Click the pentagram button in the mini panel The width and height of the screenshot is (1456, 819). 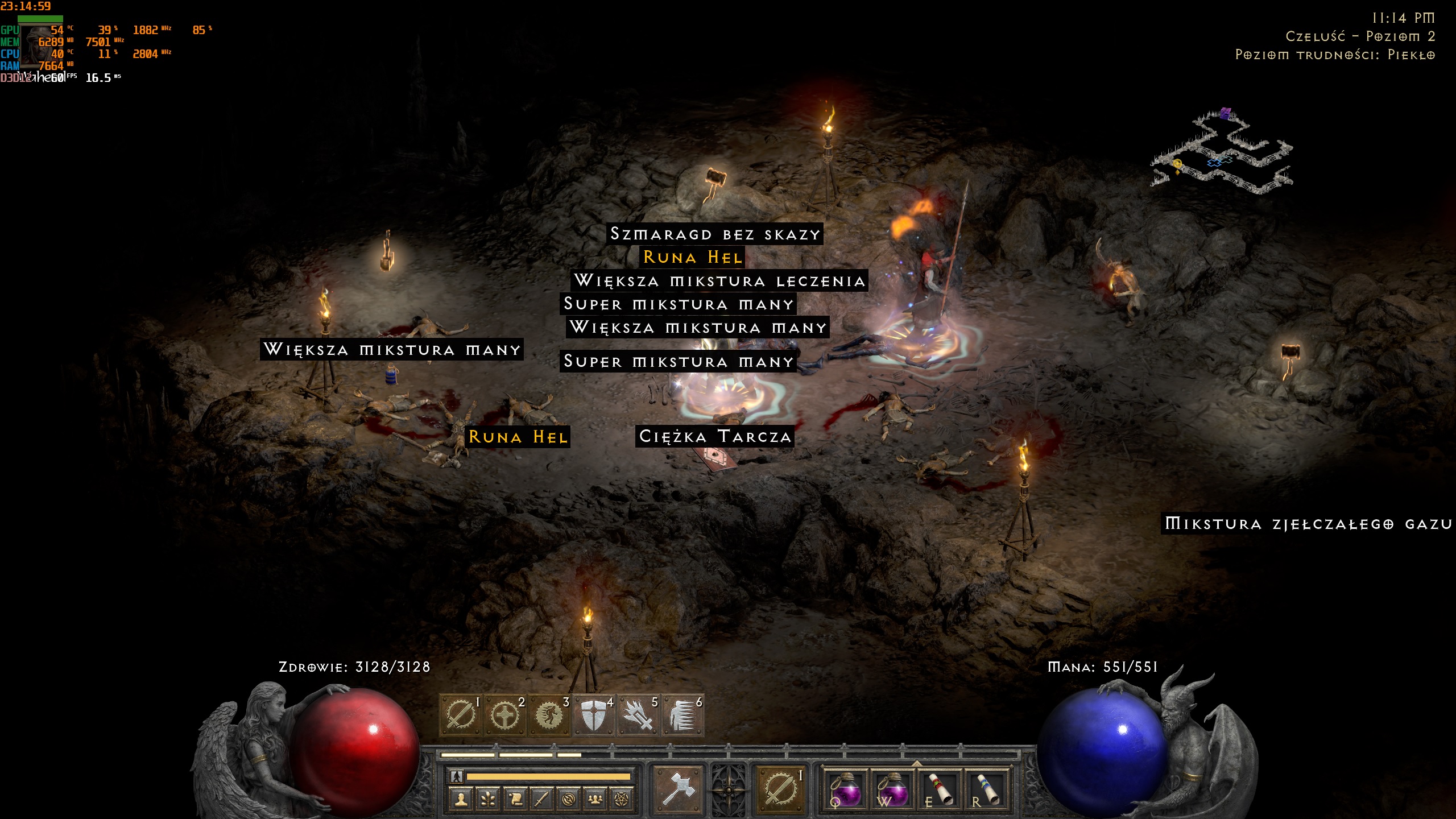click(622, 800)
